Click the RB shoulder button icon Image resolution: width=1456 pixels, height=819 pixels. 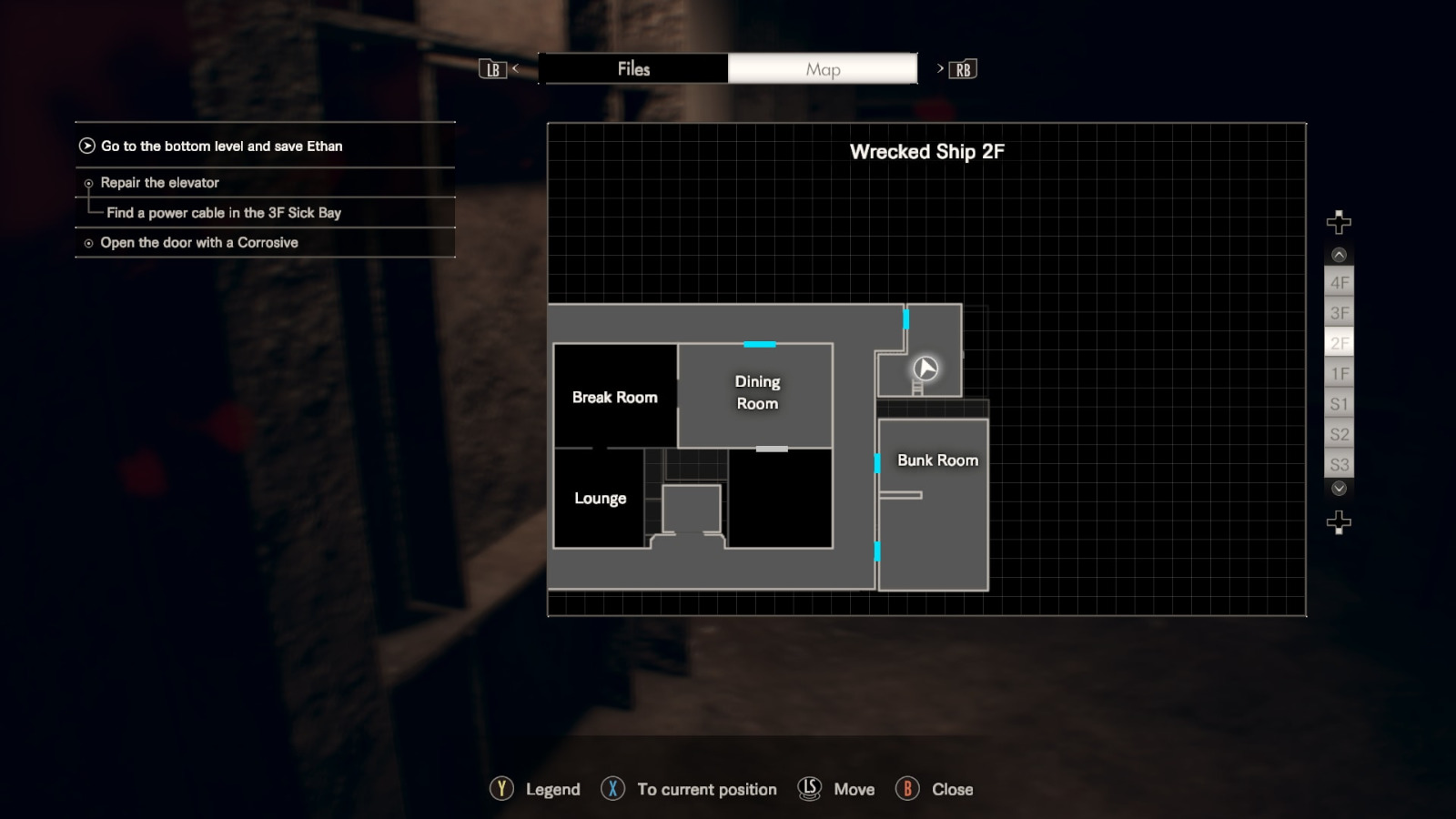pyautogui.click(x=962, y=68)
